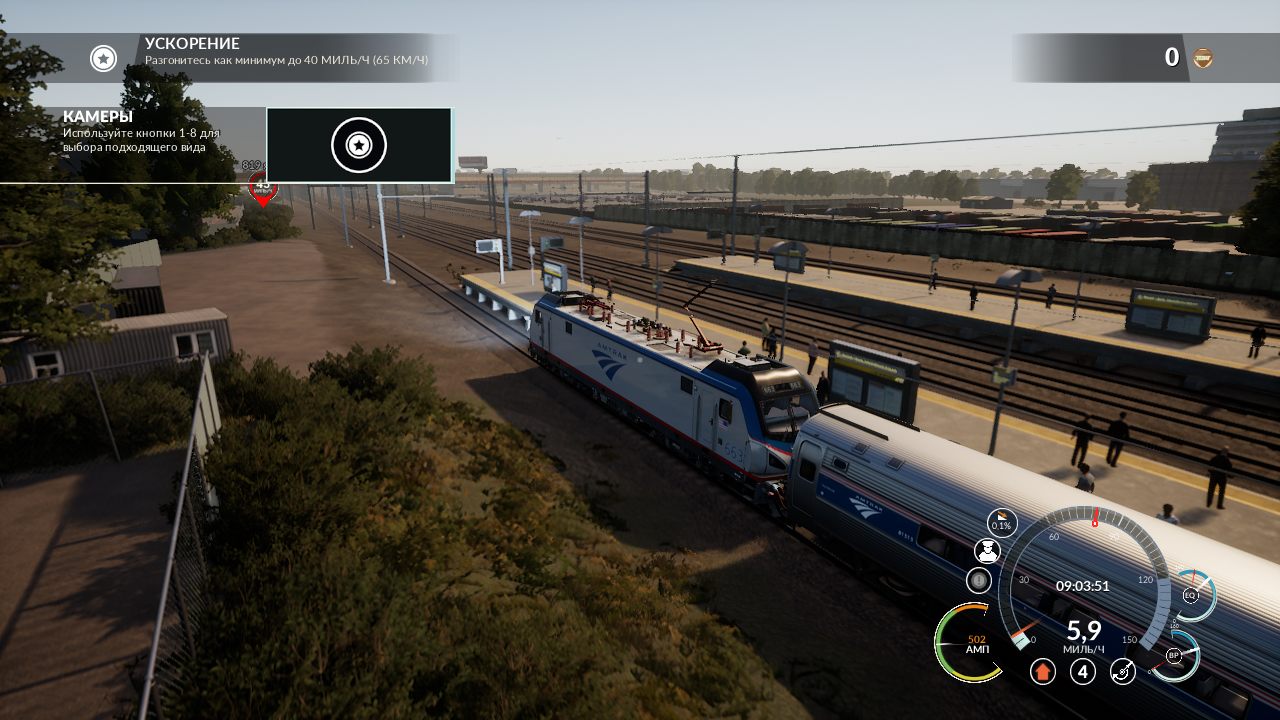Click the BP brake pipe gauge

click(1175, 656)
